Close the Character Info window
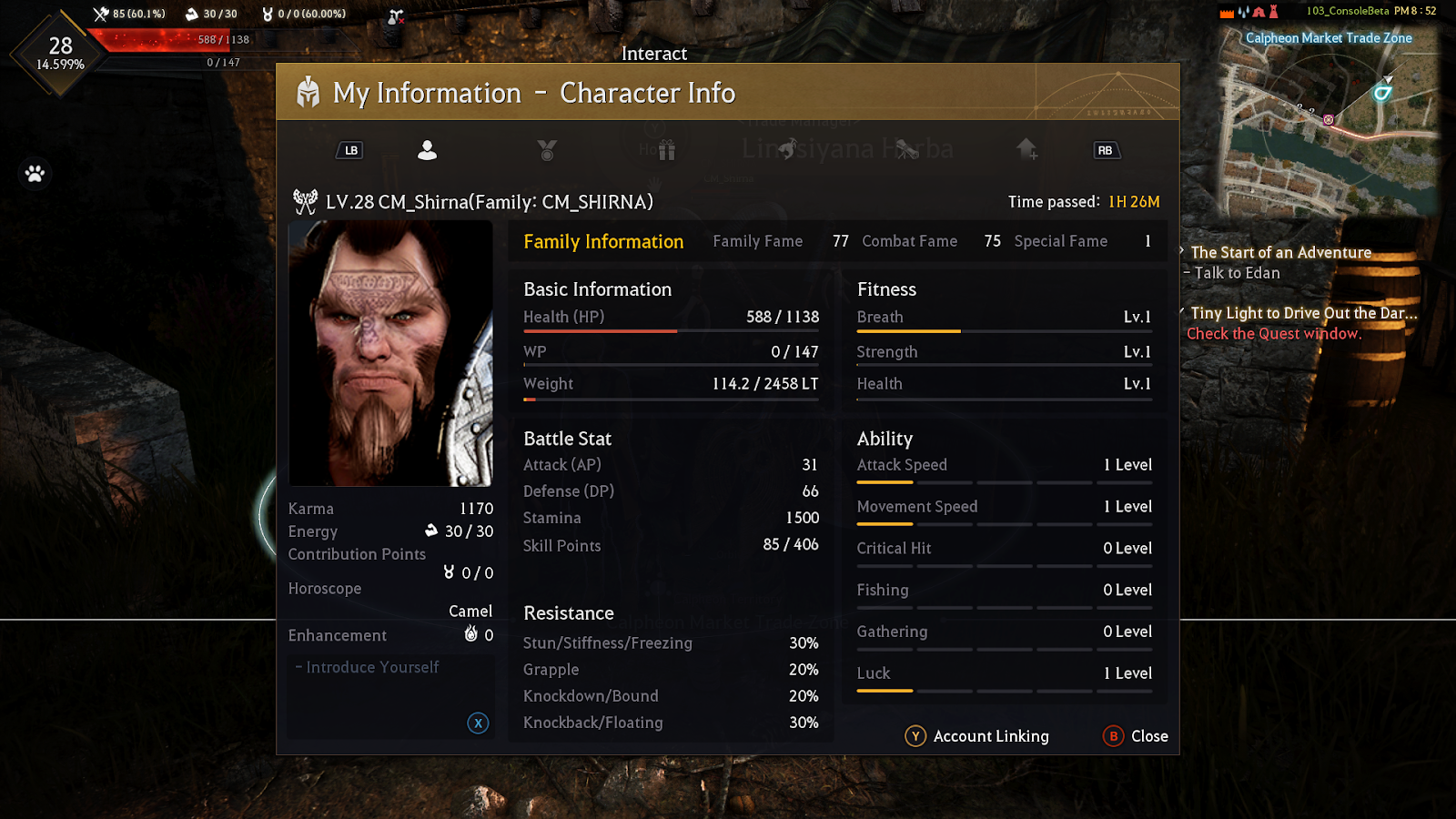This screenshot has width=1456, height=819. (1136, 736)
